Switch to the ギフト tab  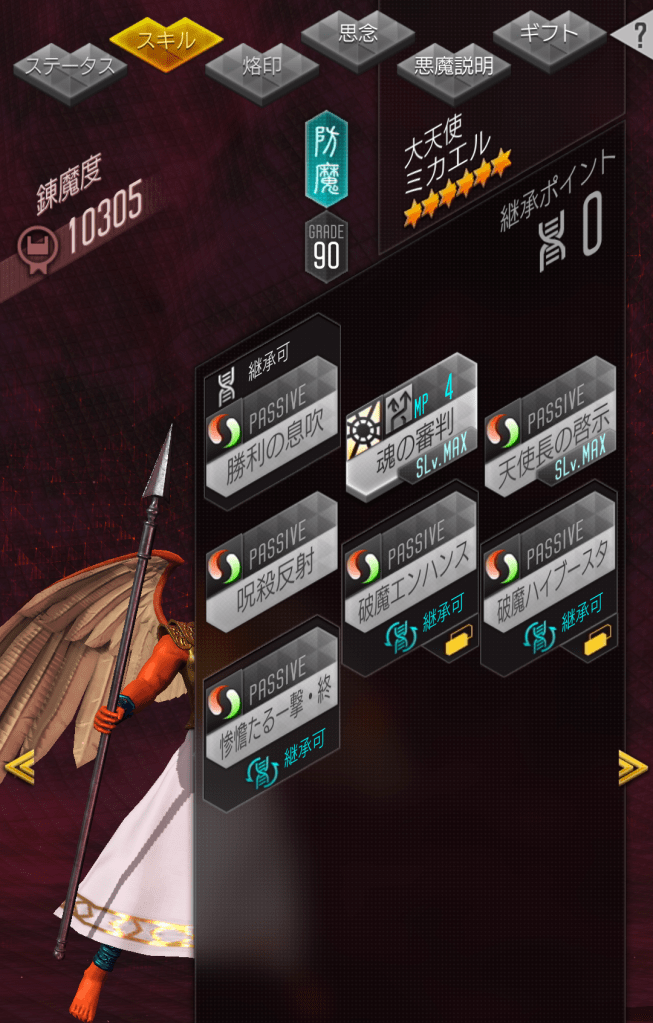549,34
